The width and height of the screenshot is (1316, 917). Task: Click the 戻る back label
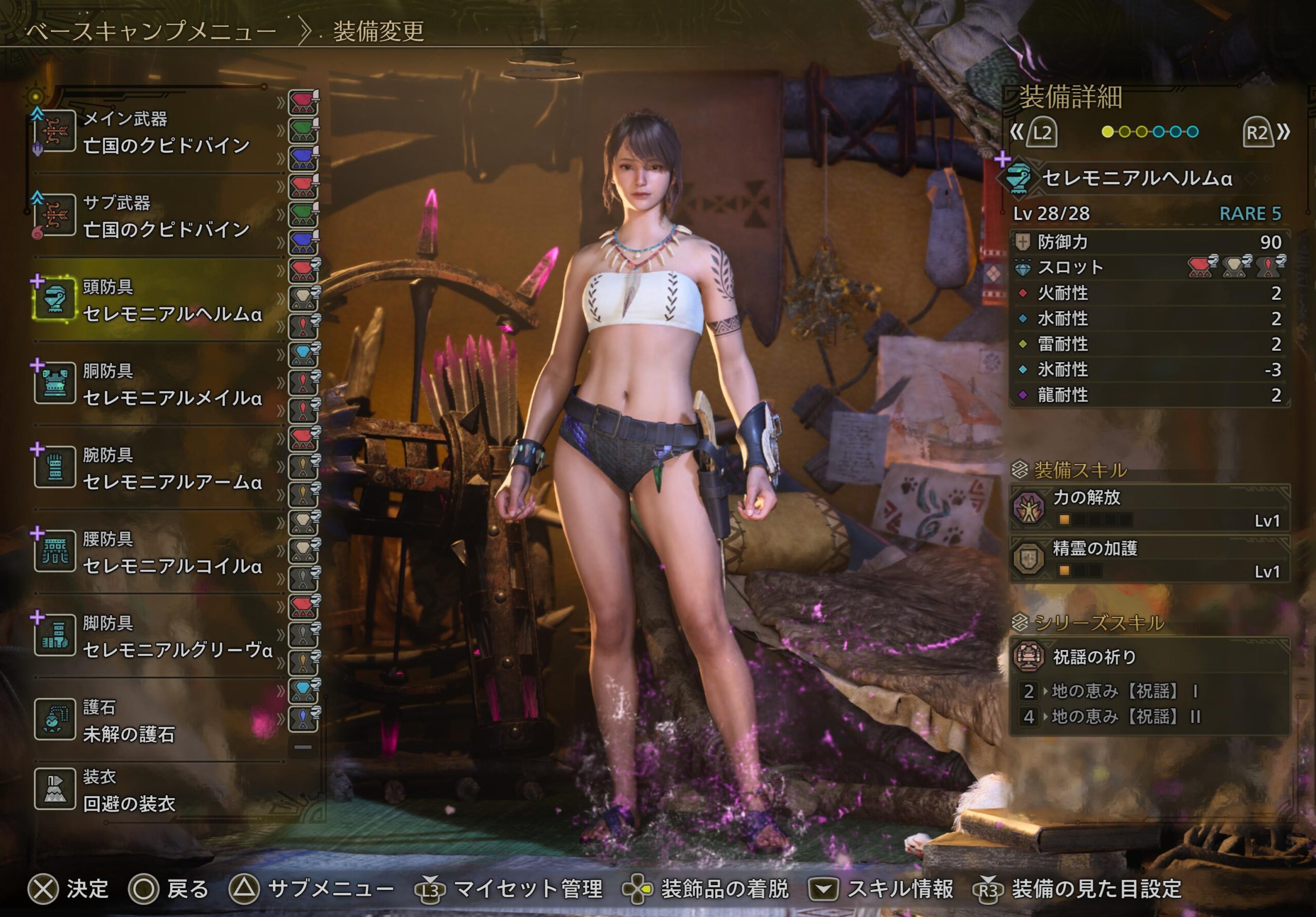188,889
